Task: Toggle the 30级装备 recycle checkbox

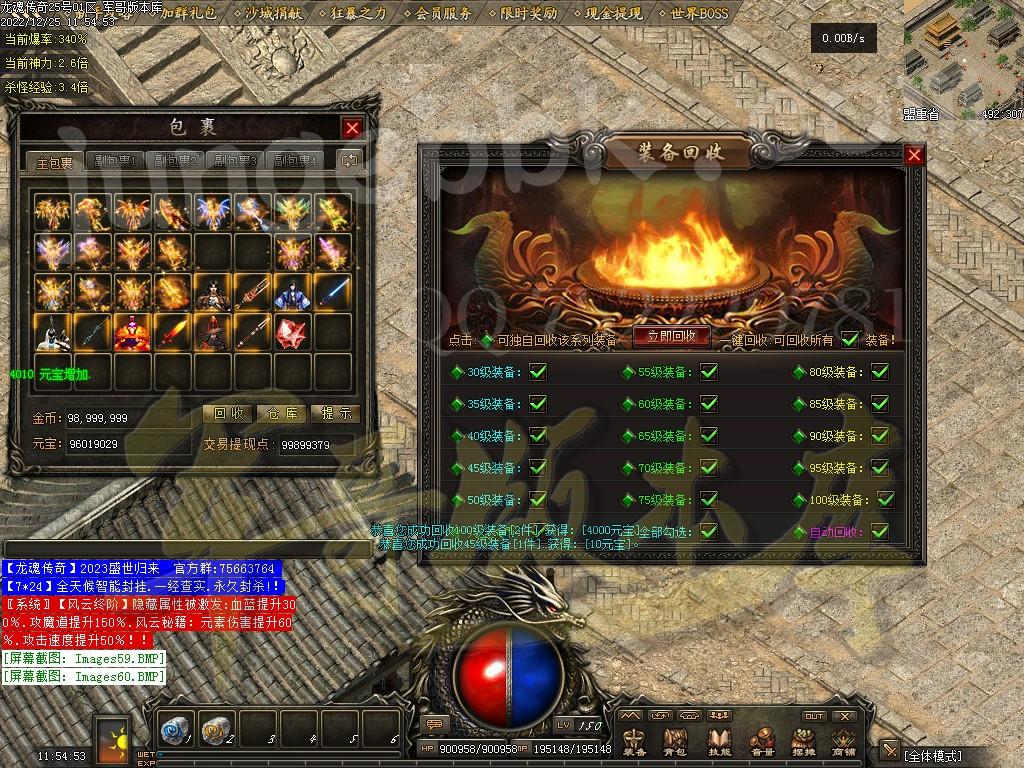Action: click(x=538, y=372)
